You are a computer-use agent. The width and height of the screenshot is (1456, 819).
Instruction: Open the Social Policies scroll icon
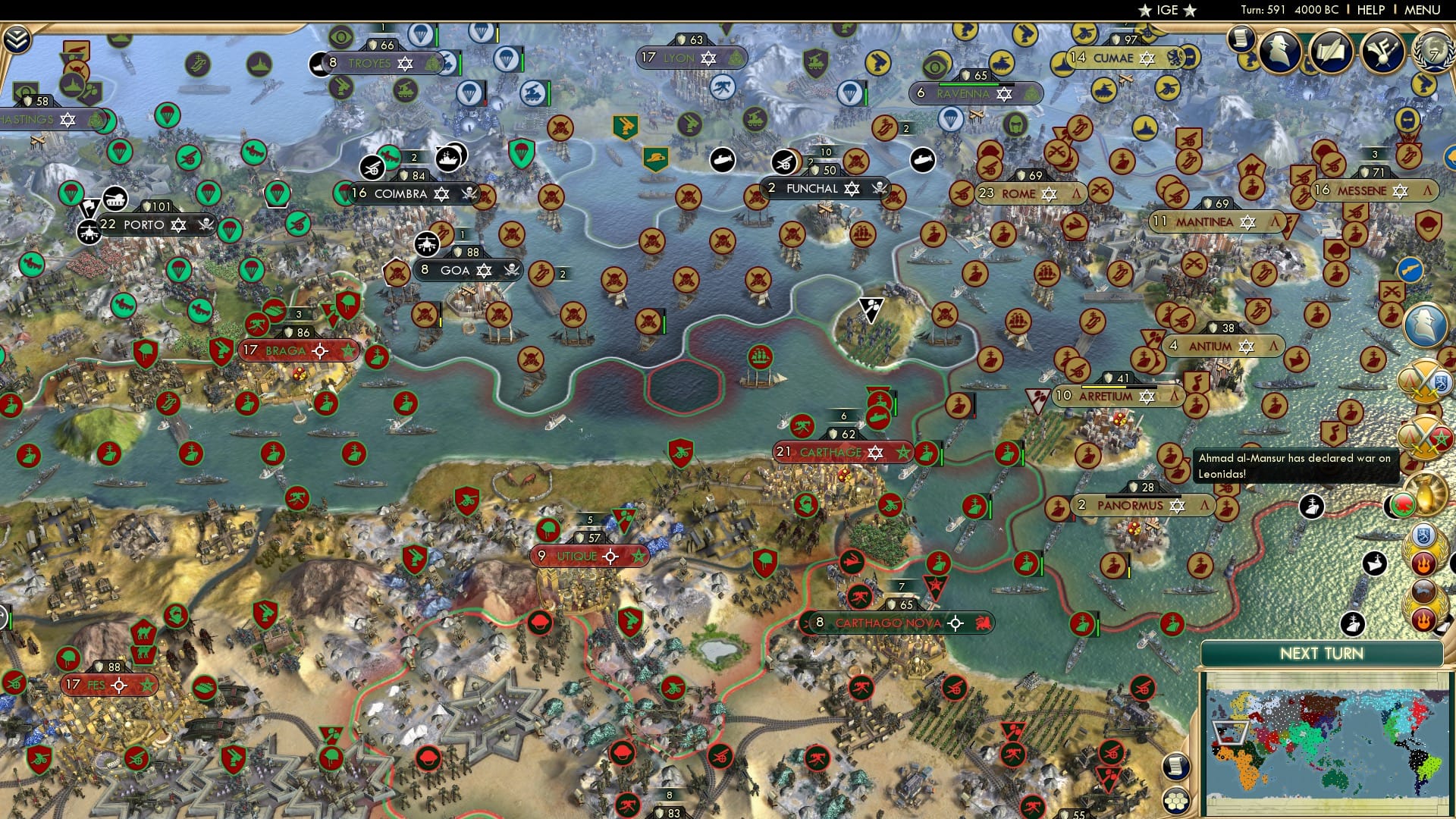[x=1241, y=40]
